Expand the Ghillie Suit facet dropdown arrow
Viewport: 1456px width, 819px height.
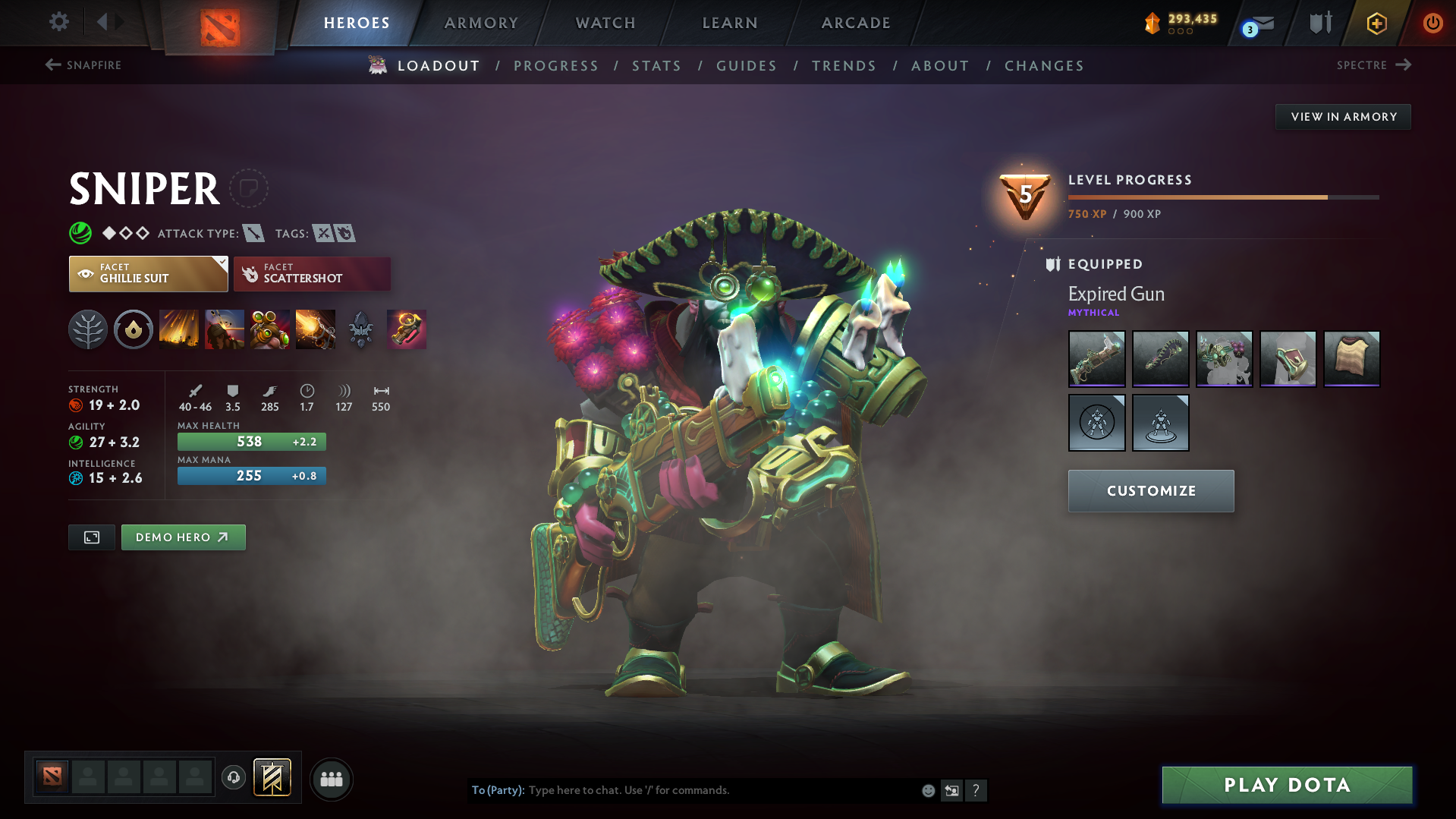pyautogui.click(x=221, y=263)
